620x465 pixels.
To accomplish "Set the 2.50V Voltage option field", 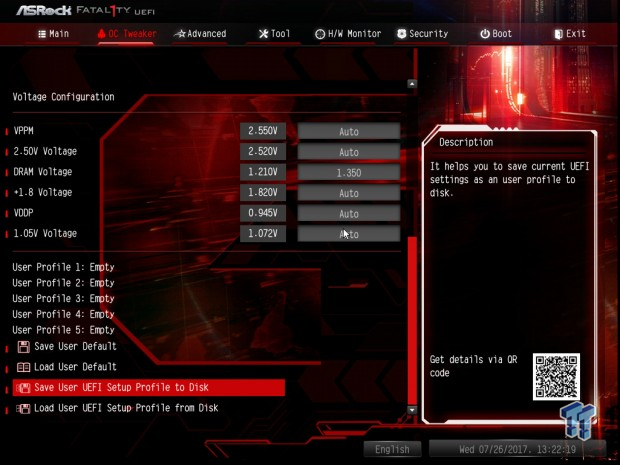I will point(348,152).
